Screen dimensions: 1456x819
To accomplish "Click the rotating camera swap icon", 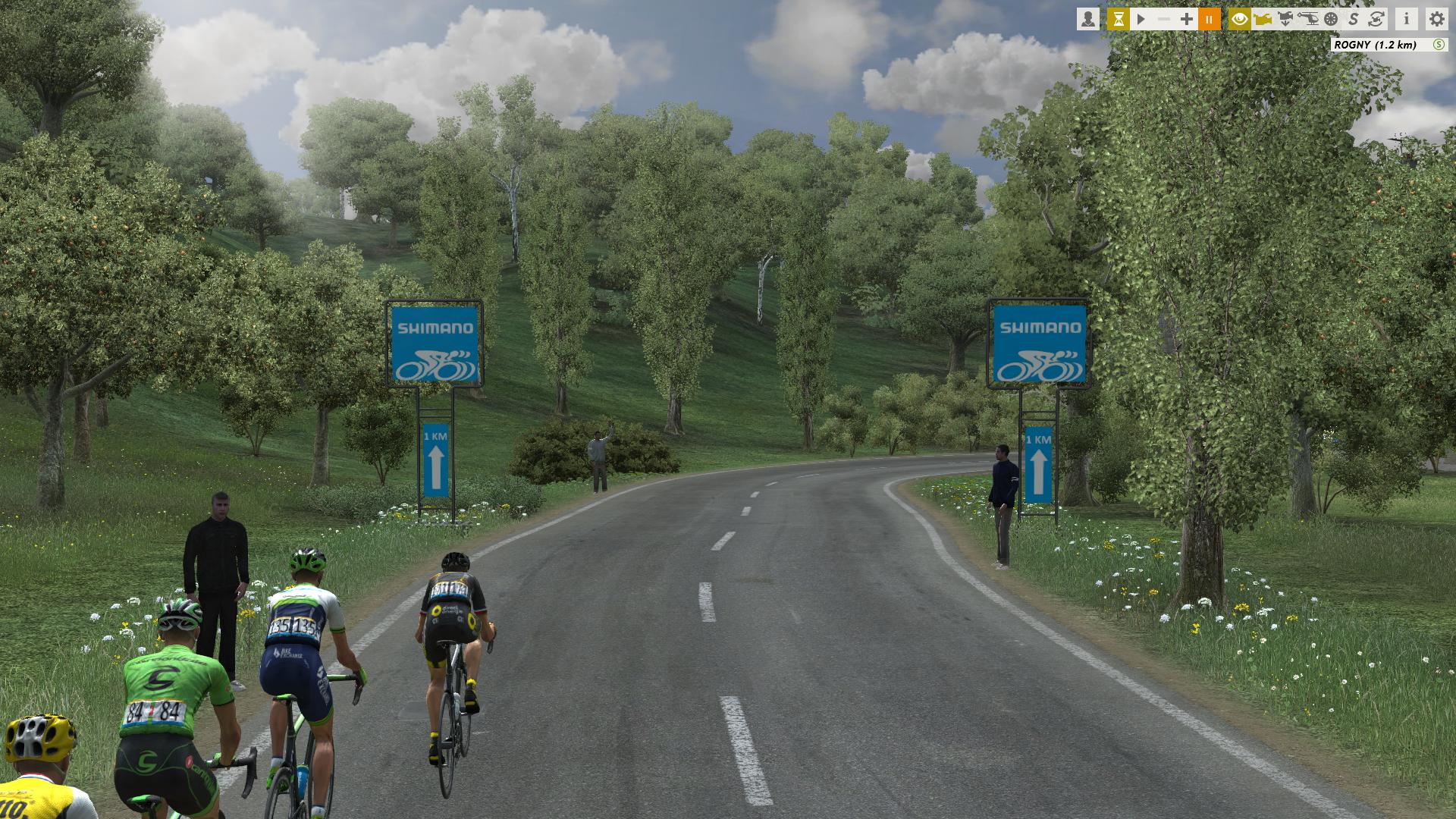I will click(x=1376, y=19).
